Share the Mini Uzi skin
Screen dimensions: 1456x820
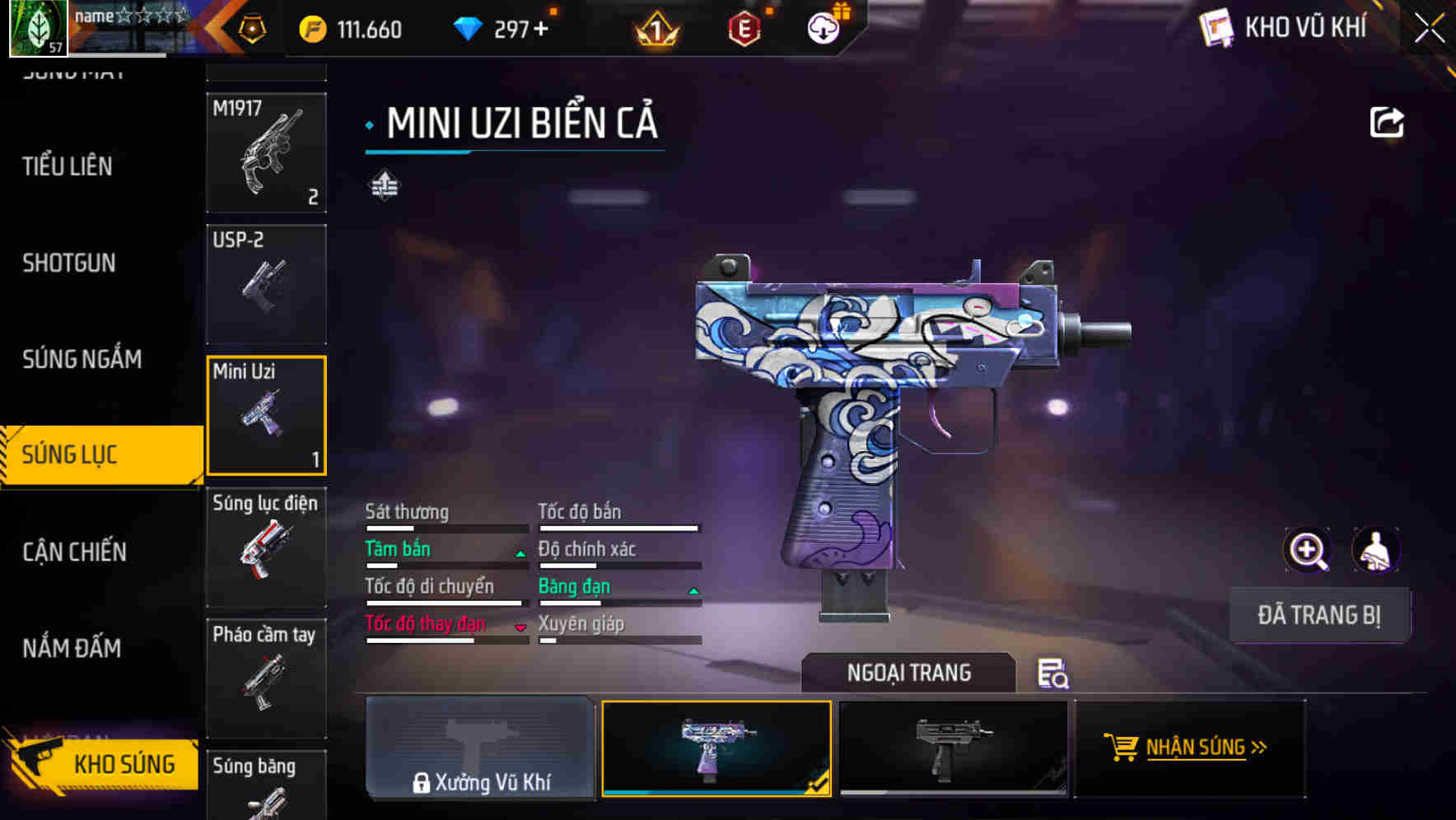click(x=1386, y=123)
